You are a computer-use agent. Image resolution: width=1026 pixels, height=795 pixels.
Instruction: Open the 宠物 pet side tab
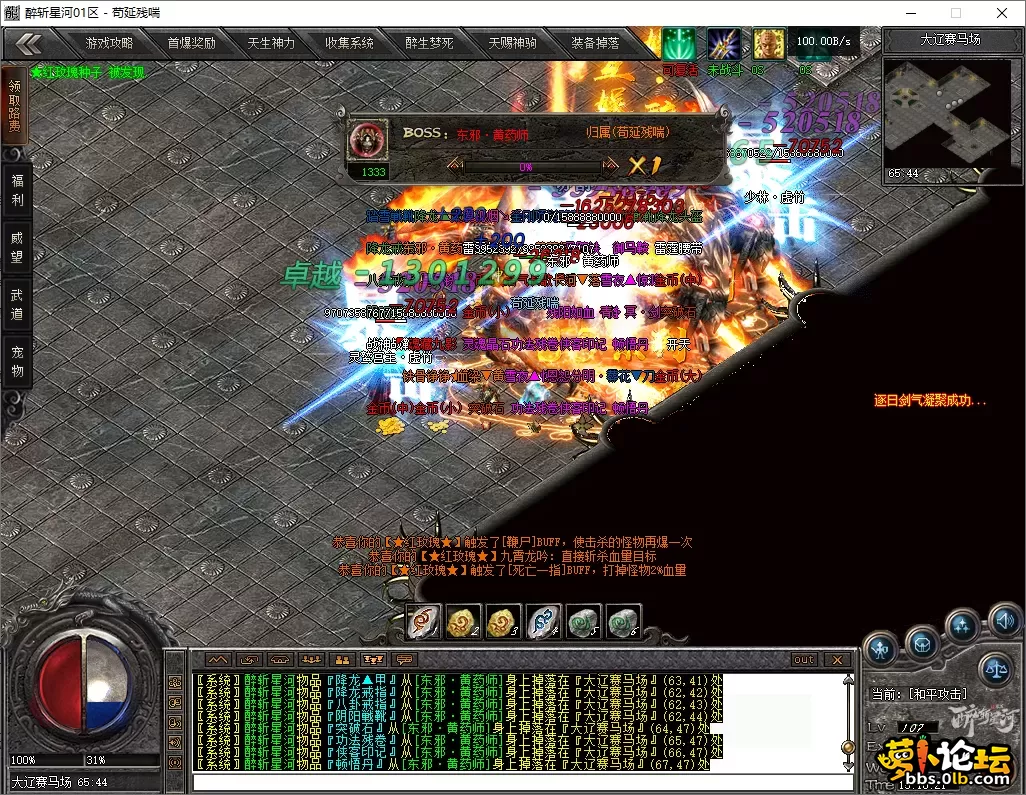pos(16,361)
